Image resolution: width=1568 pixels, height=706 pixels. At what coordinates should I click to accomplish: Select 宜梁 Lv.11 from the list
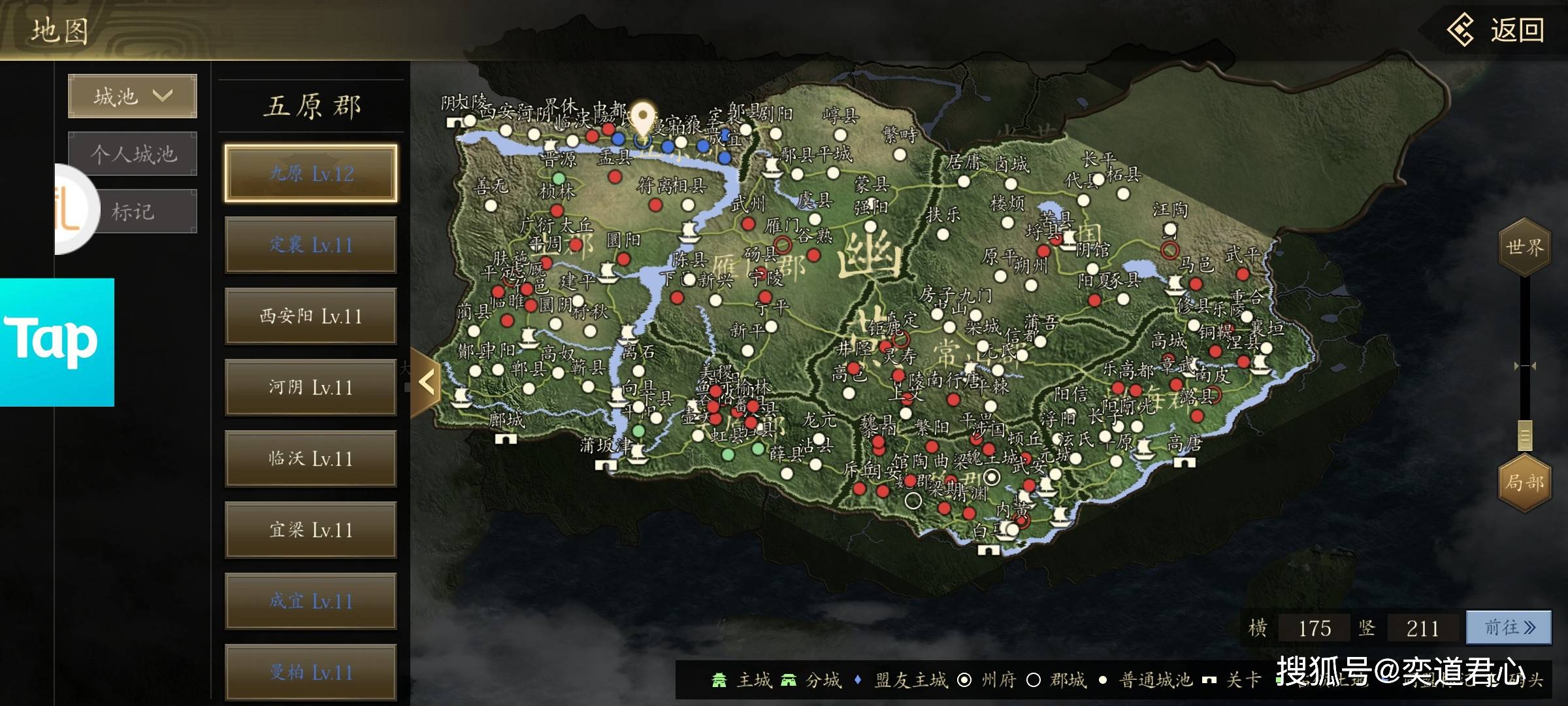point(311,530)
